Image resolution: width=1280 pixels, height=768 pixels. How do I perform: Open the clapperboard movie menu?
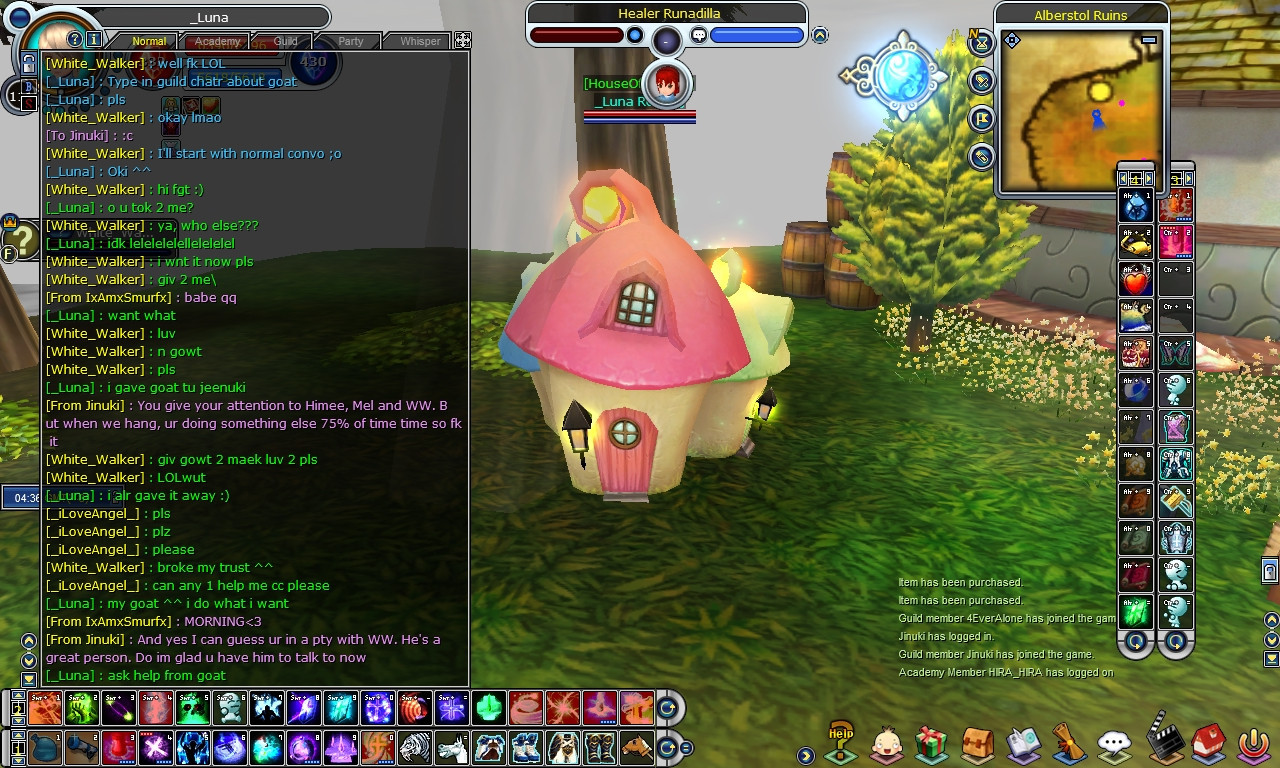coord(1162,740)
